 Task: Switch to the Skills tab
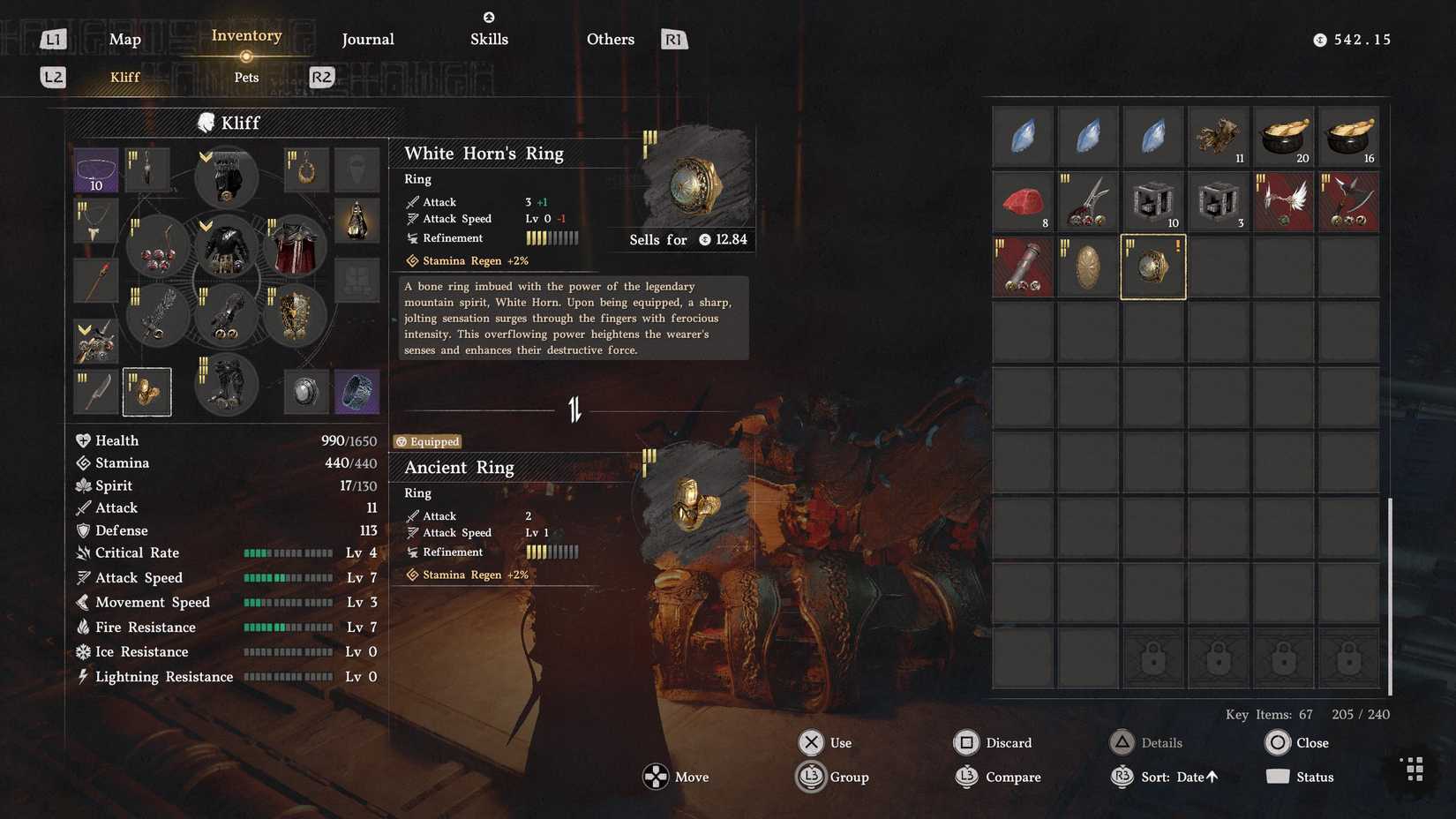pos(488,39)
